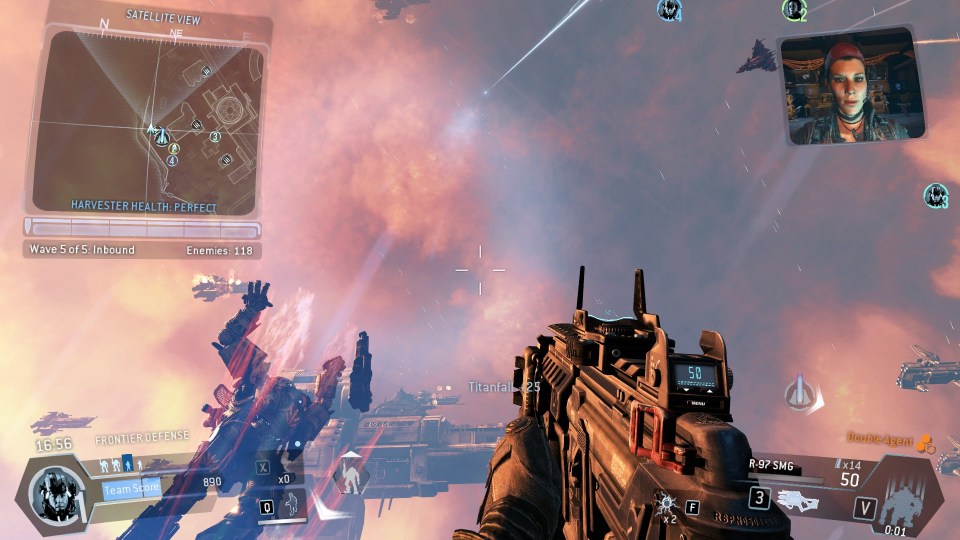This screenshot has width=960, height=540.
Task: Select teammate marker number 3
Action: pos(936,195)
